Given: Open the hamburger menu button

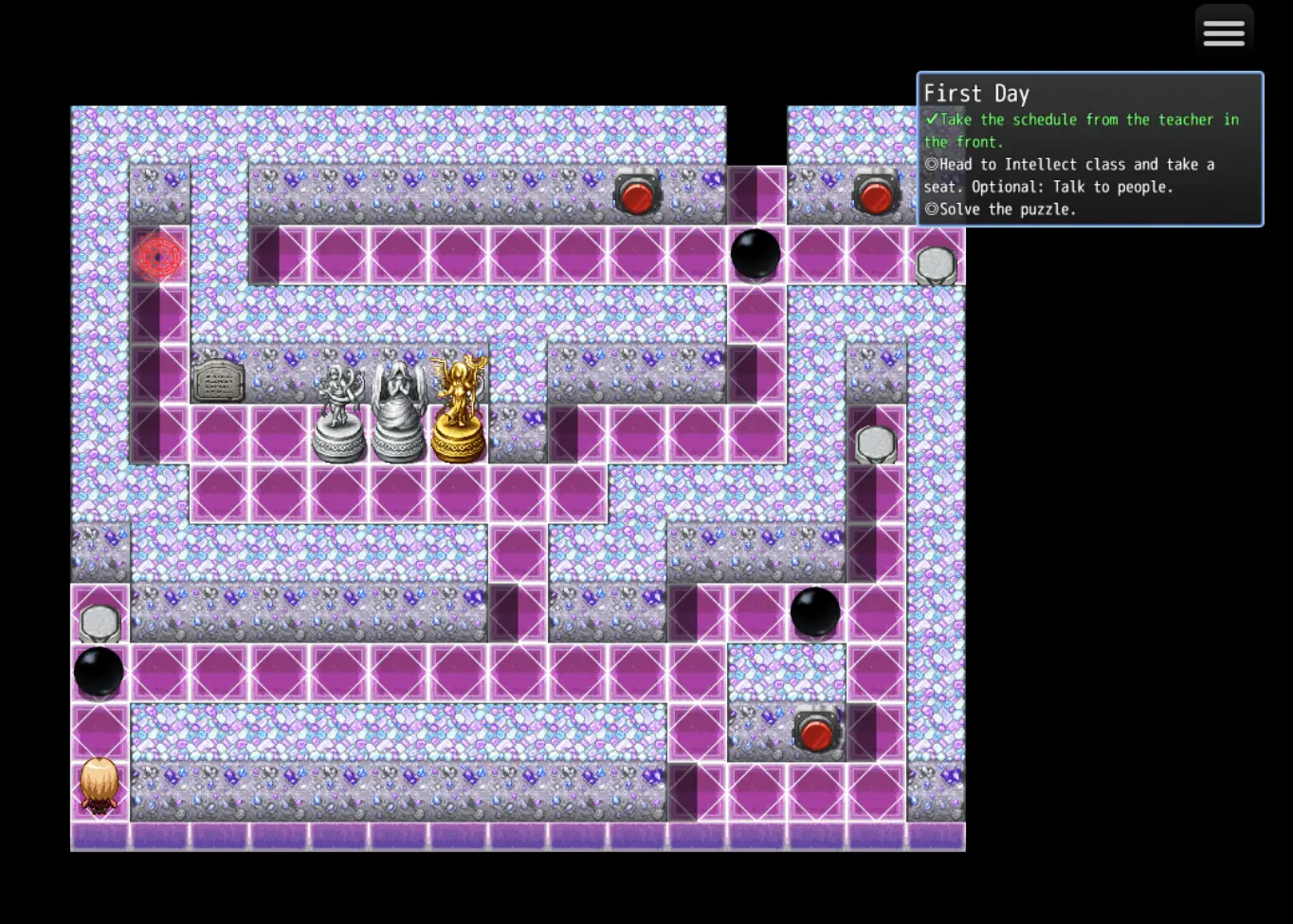Looking at the screenshot, I should click(1224, 34).
